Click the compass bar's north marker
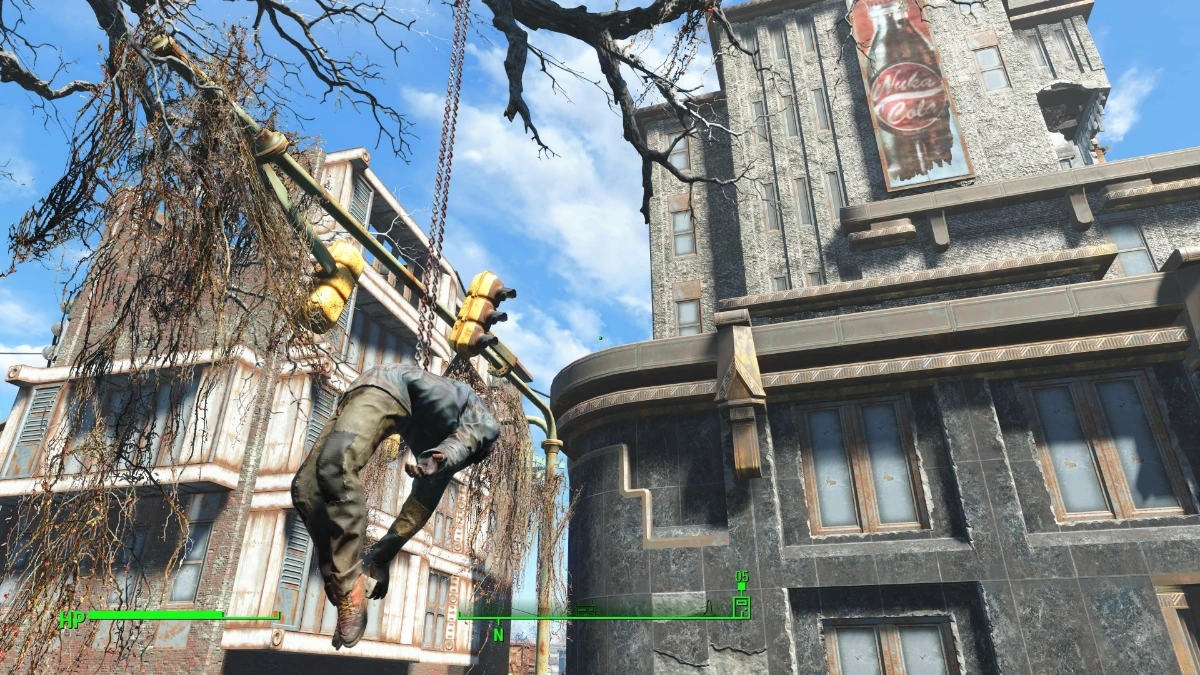The height and width of the screenshot is (675, 1200). pos(498,634)
